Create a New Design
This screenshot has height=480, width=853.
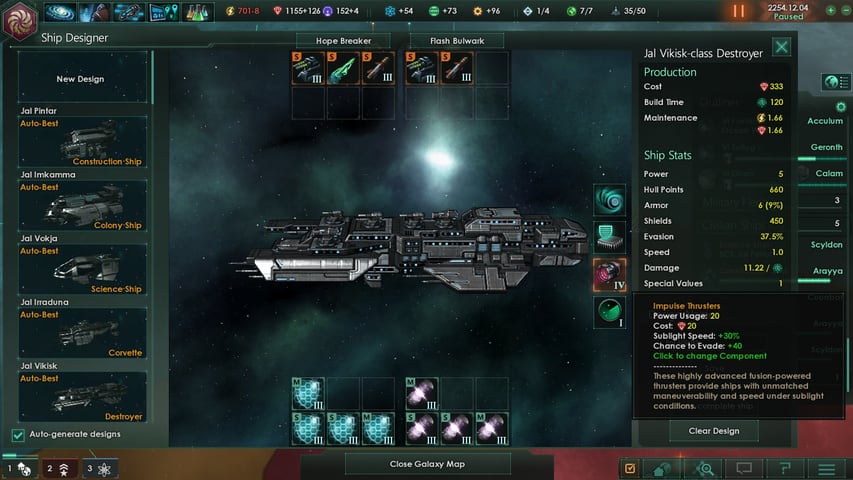click(80, 78)
